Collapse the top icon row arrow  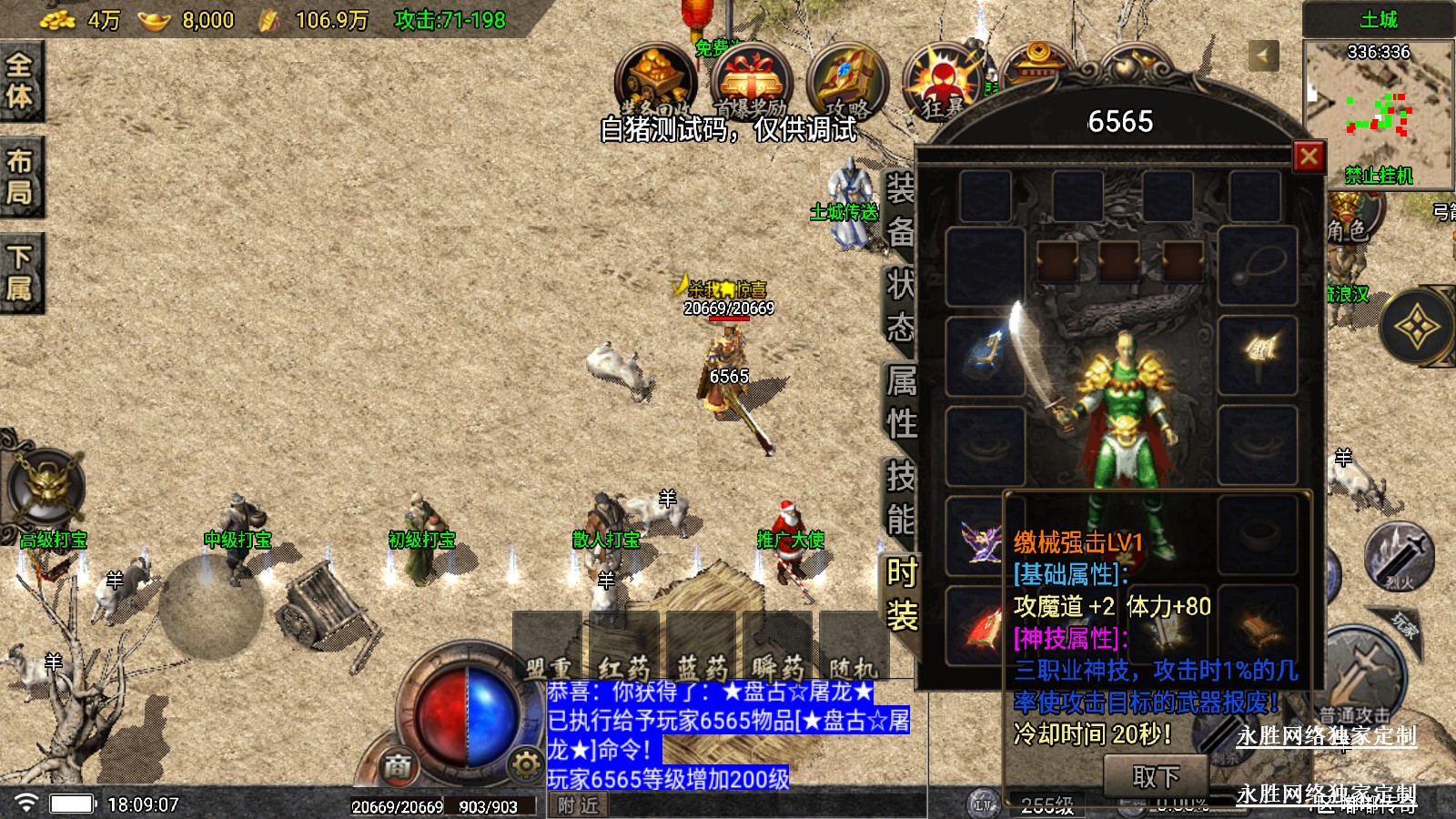pyautogui.click(x=1262, y=56)
